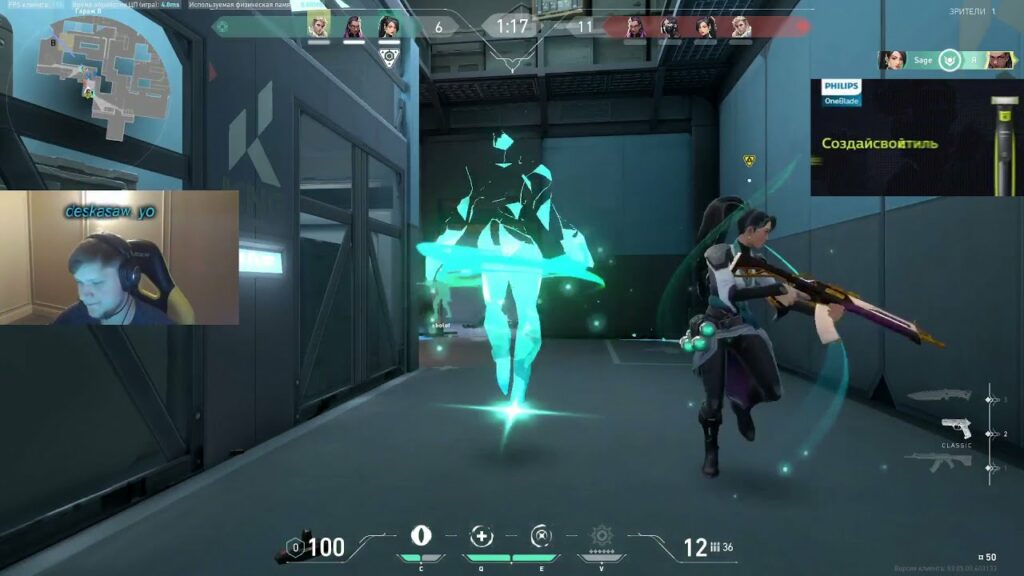Select the spike-carrier agent portrait on green team
The width and height of the screenshot is (1024, 576).
pyautogui.click(x=388, y=27)
